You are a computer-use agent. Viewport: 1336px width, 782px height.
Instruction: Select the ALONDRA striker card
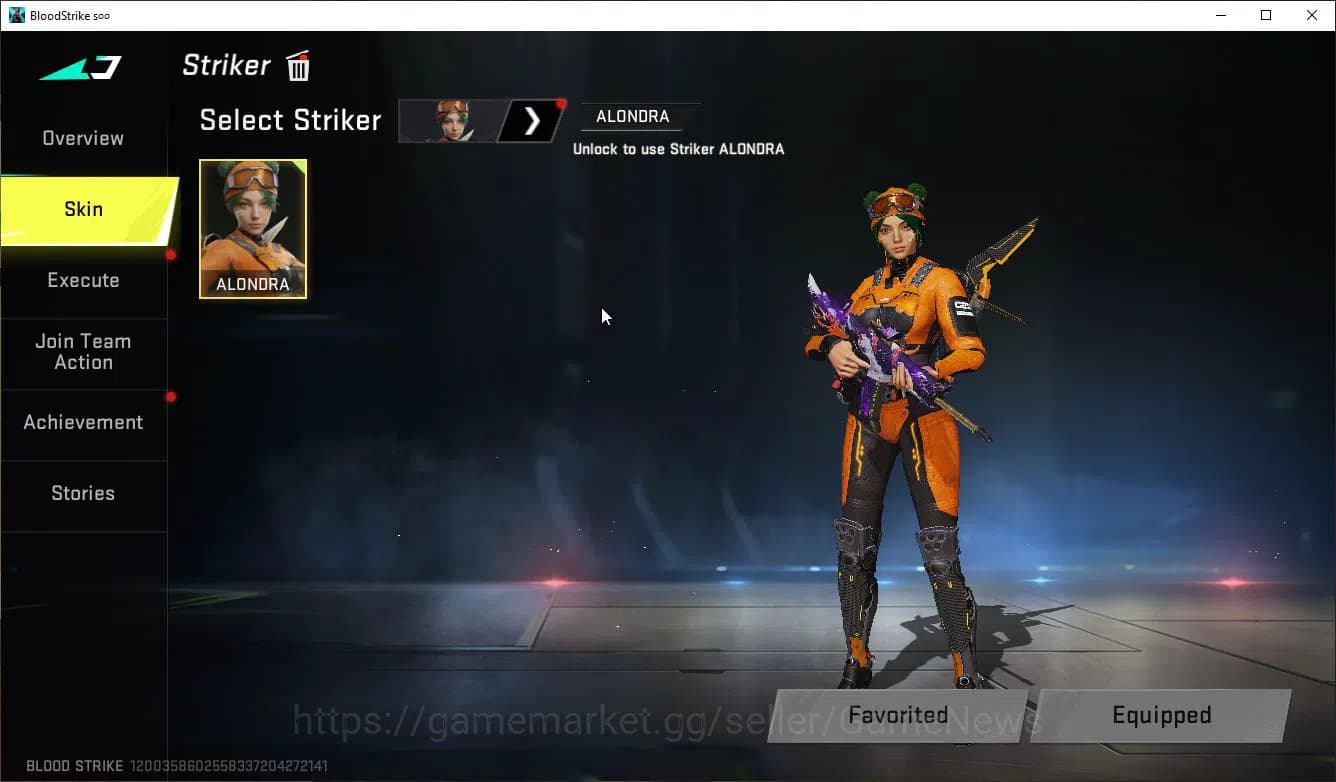[252, 229]
